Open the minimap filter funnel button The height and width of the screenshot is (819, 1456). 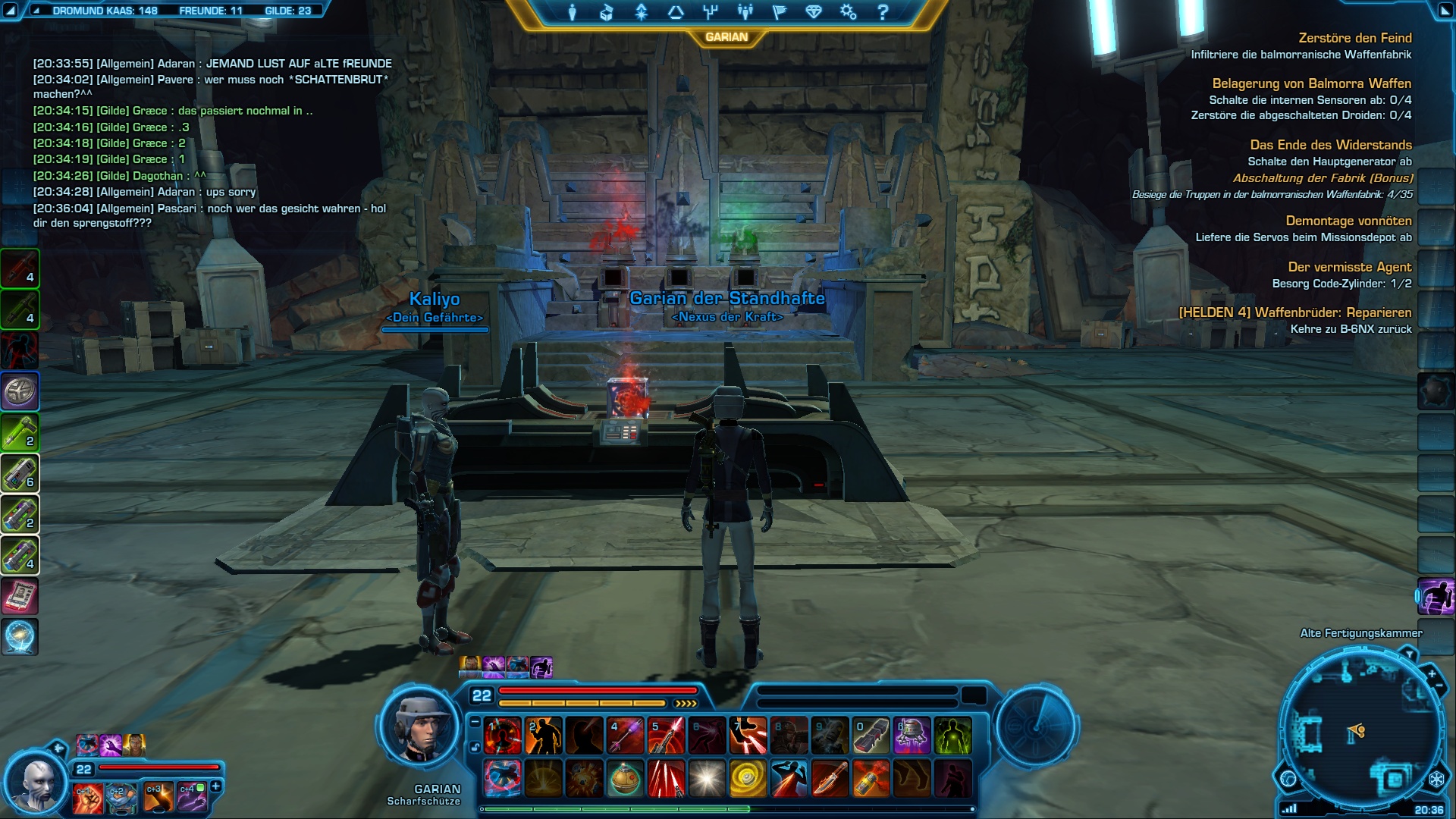click(1408, 654)
